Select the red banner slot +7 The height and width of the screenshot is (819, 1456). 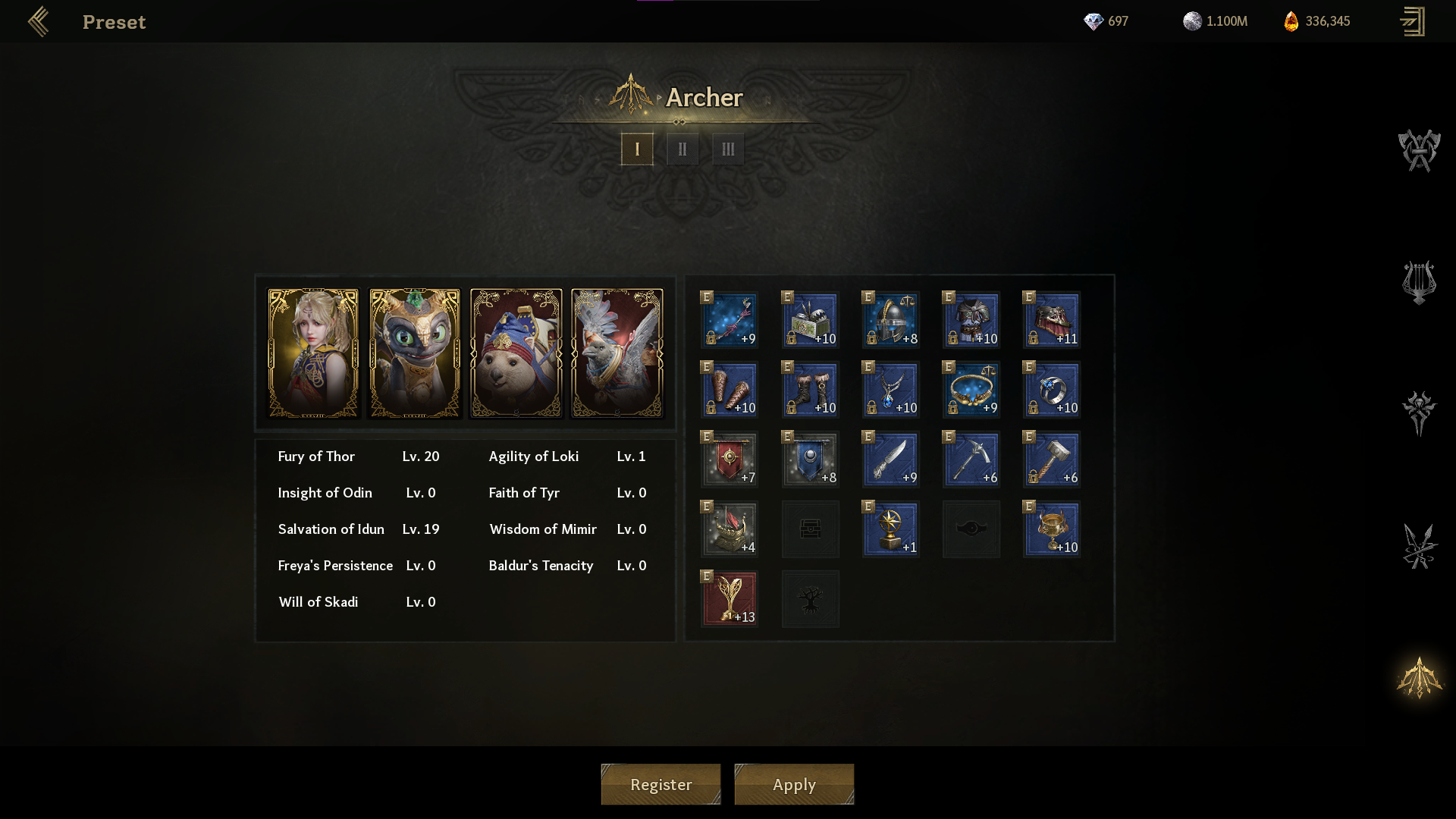pyautogui.click(x=730, y=460)
